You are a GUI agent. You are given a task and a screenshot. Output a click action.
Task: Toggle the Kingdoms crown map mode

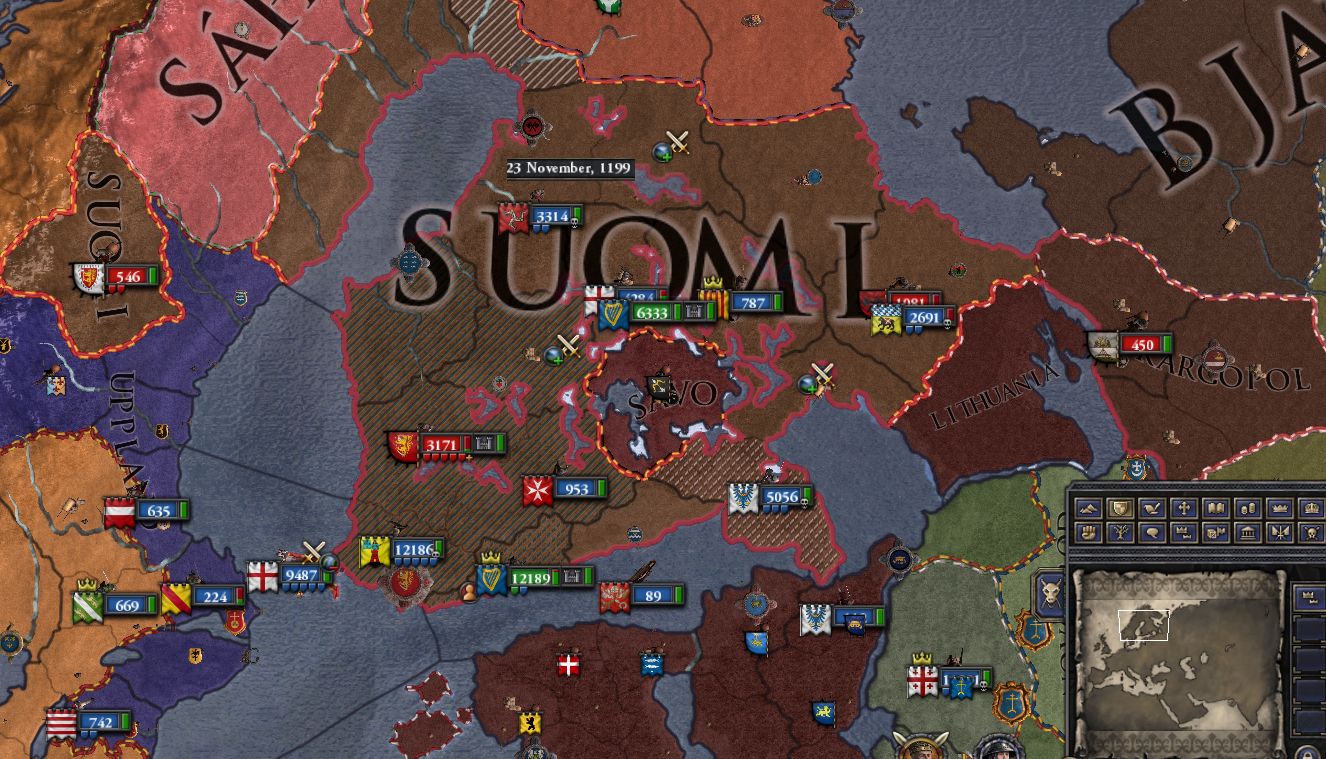pos(1281,508)
